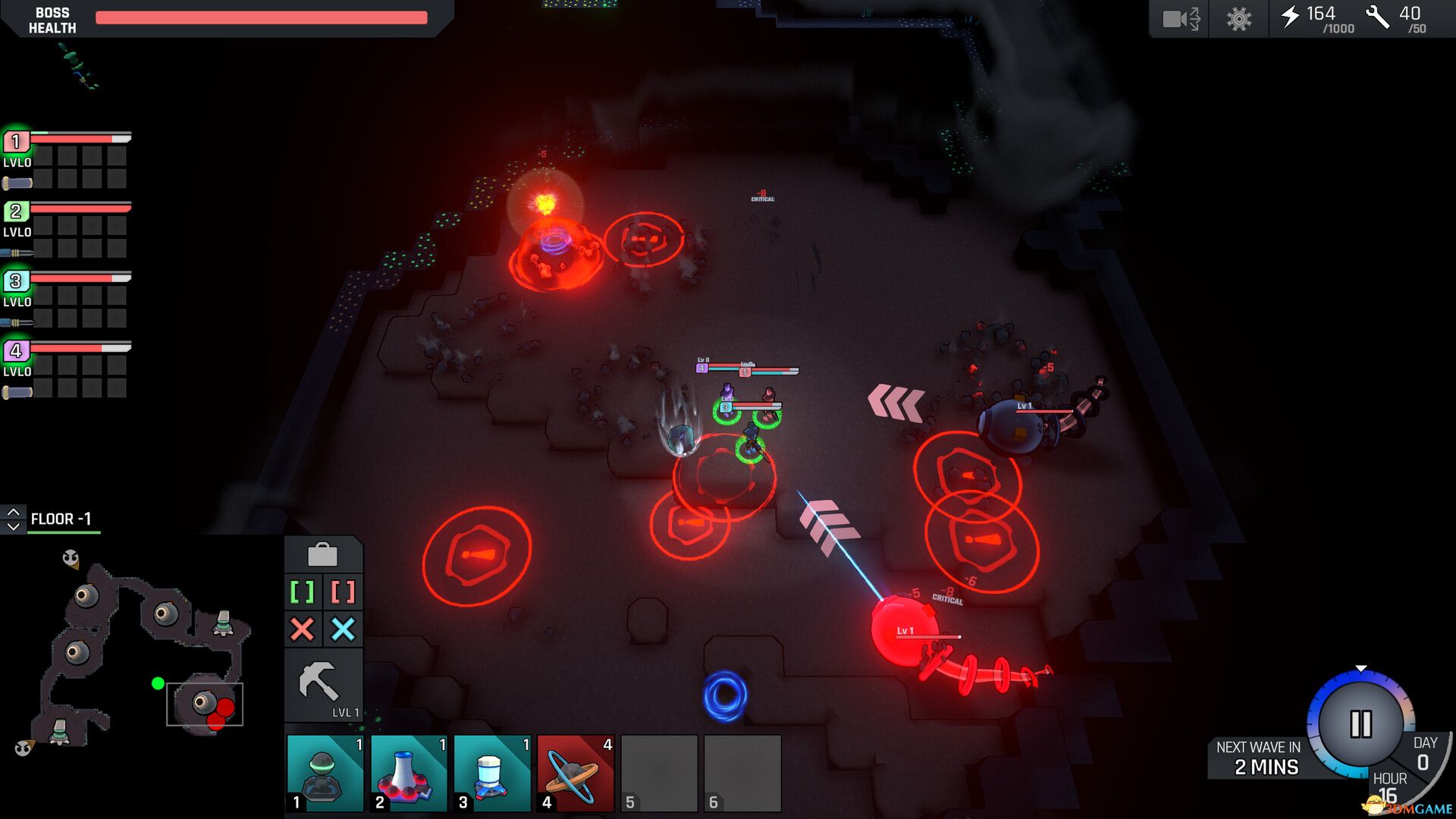This screenshot has width=1456, height=819.
Task: Select the LVL 1 pickaxe mining tool
Action: pyautogui.click(x=322, y=685)
